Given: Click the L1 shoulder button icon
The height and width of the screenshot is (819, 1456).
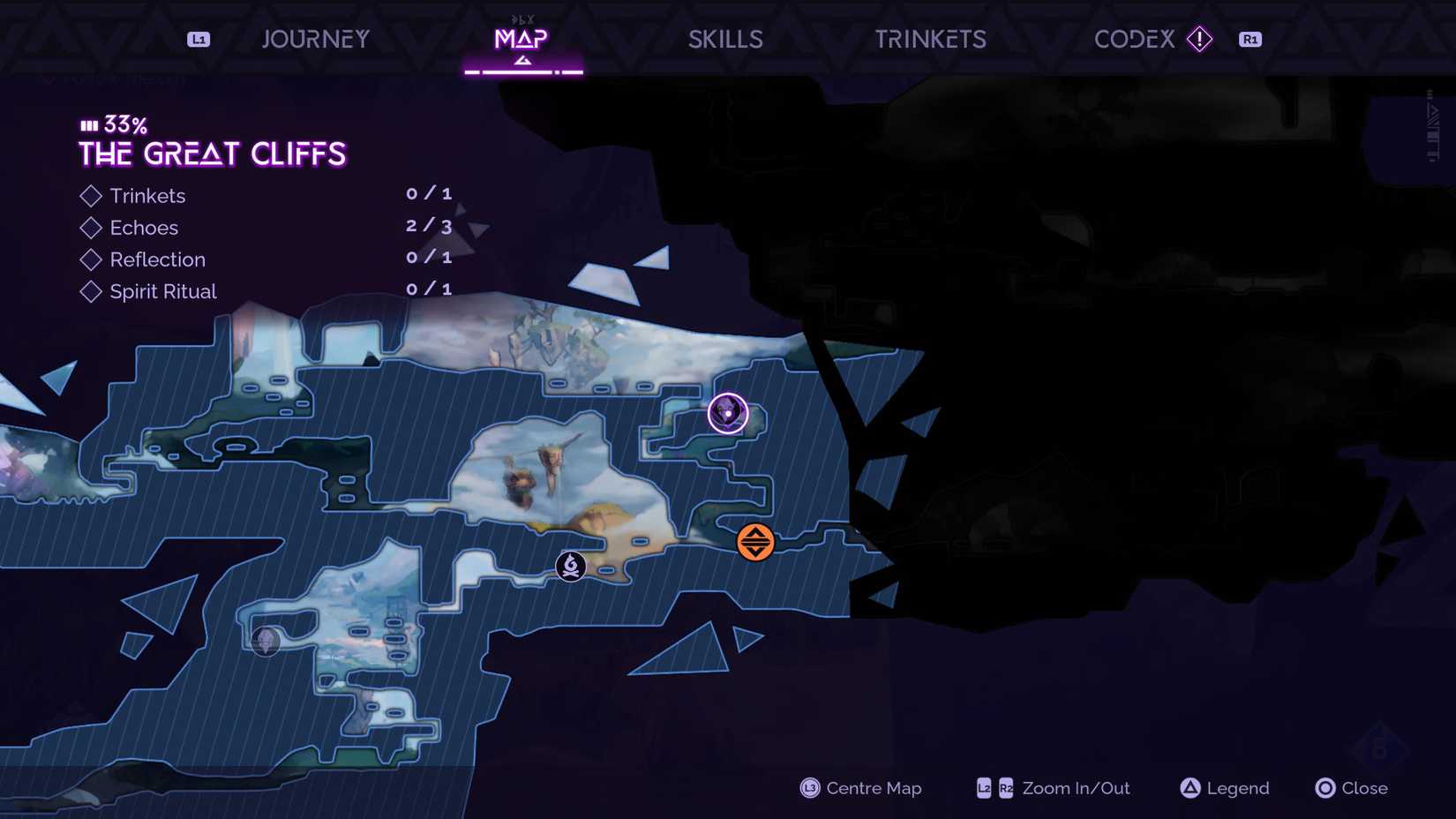Looking at the screenshot, I should tap(198, 39).
